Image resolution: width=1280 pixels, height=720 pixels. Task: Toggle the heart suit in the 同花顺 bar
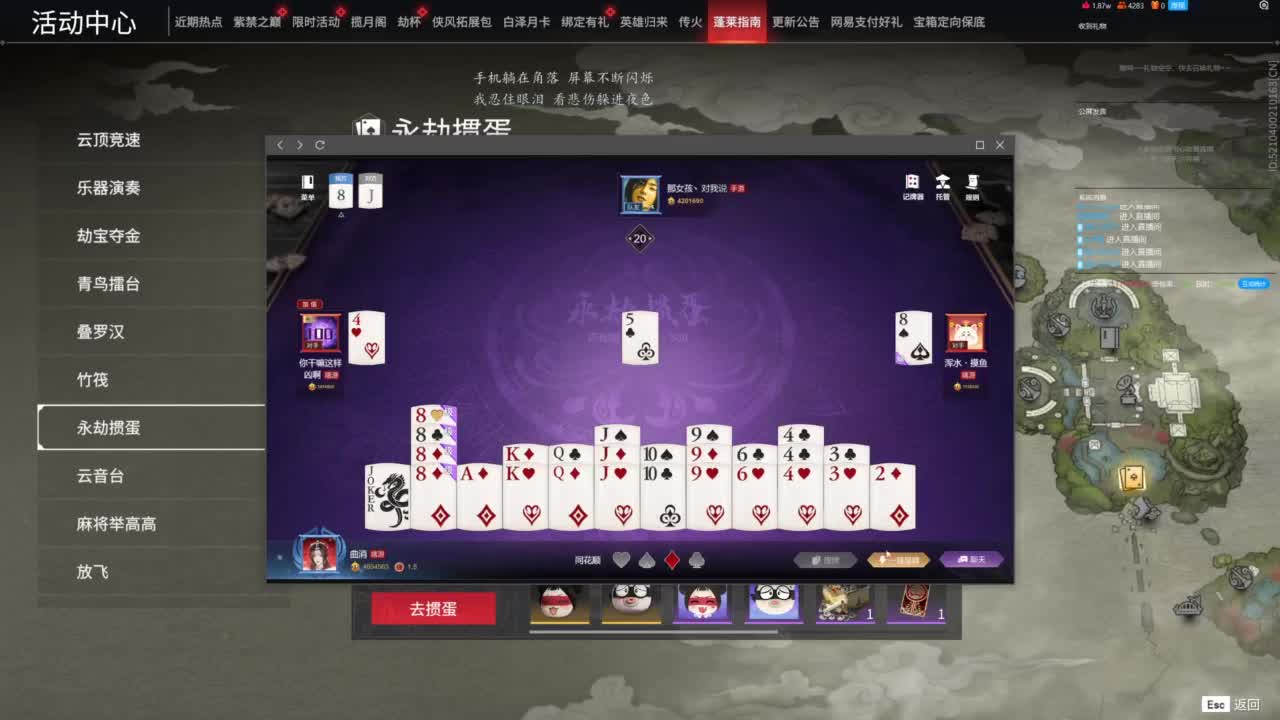coord(623,559)
